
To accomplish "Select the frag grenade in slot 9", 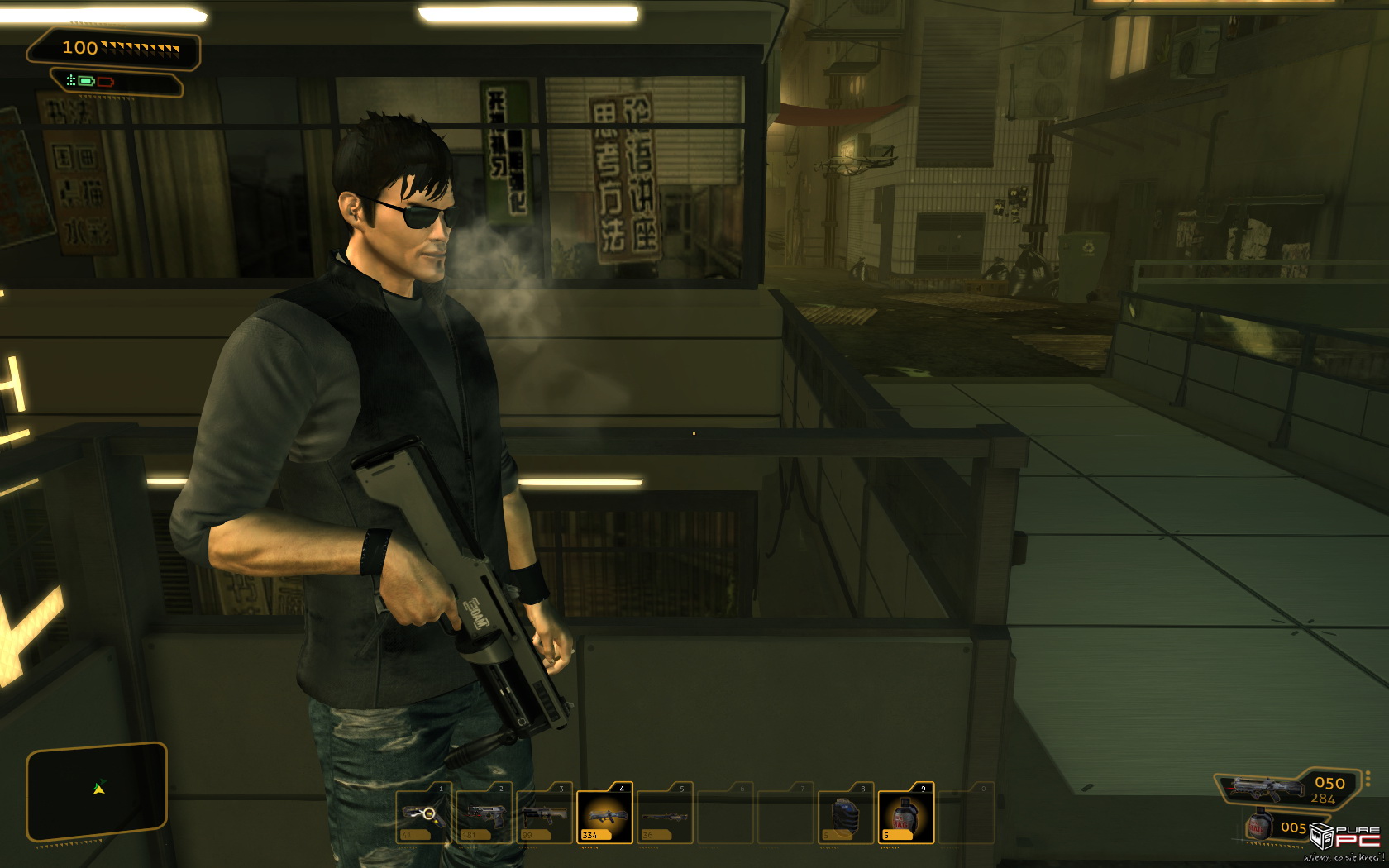I will (905, 815).
